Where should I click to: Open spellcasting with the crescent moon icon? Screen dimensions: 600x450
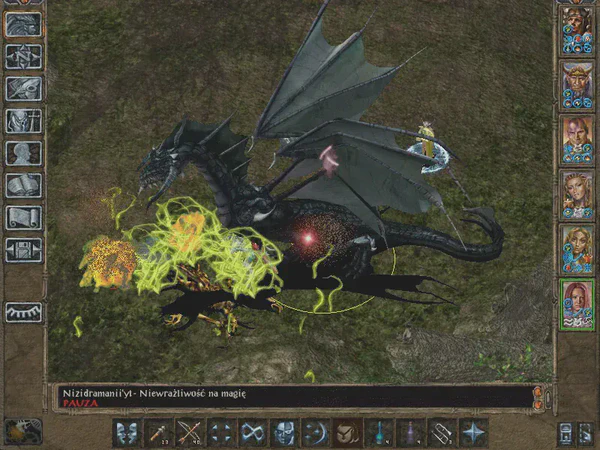(x=315, y=432)
